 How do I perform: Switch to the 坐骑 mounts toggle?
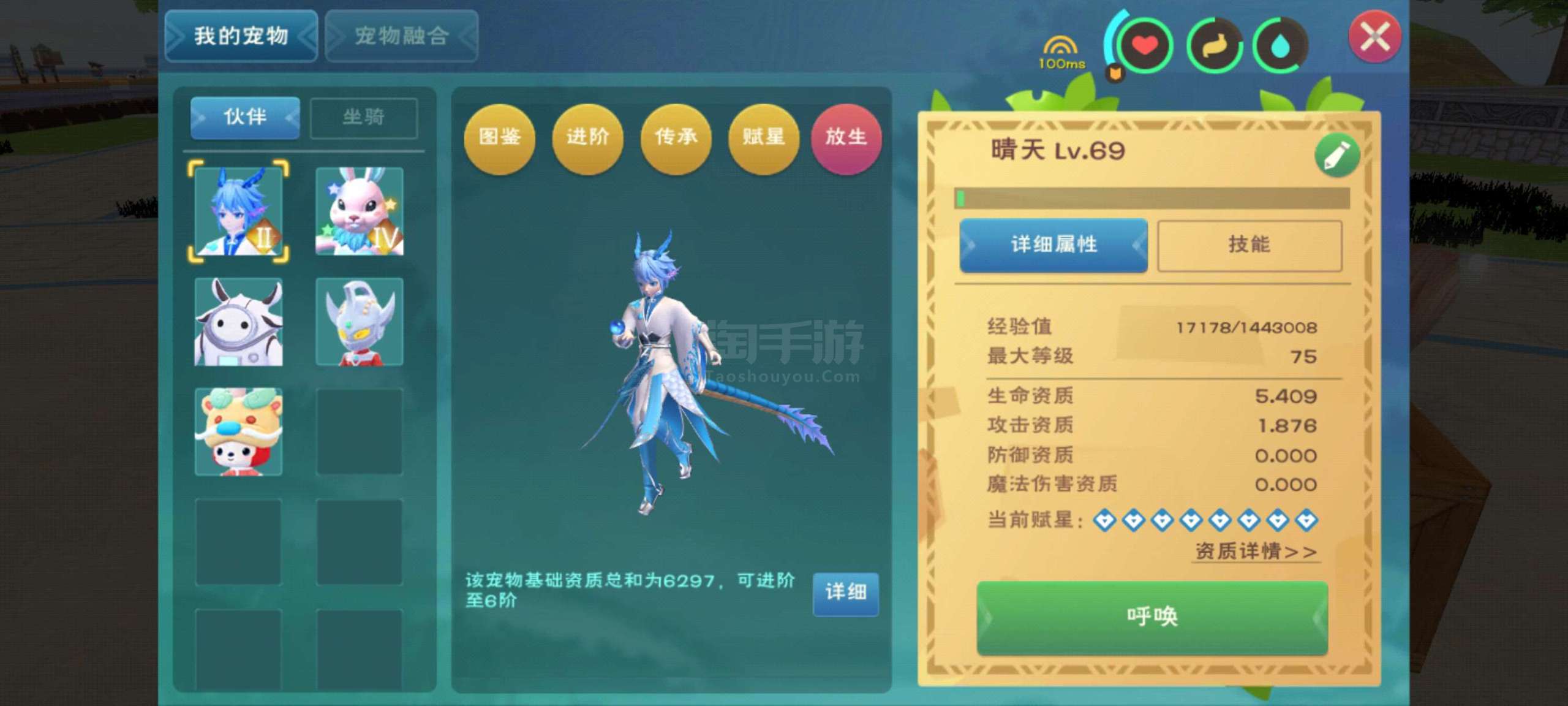point(363,118)
